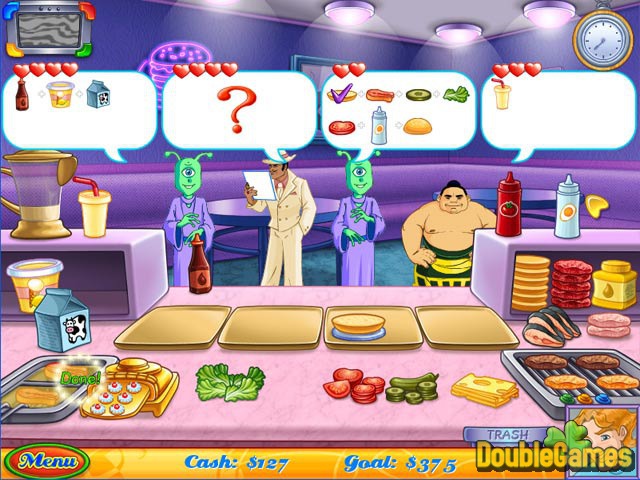This screenshot has width=640, height=480.
Task: Pick the lettuce leaves ingredient
Action: tap(230, 380)
